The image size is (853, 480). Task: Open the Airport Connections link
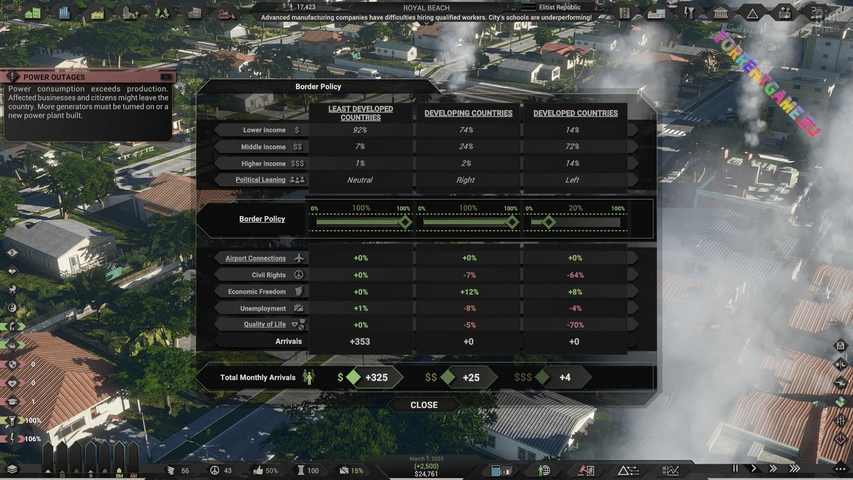(x=255, y=258)
